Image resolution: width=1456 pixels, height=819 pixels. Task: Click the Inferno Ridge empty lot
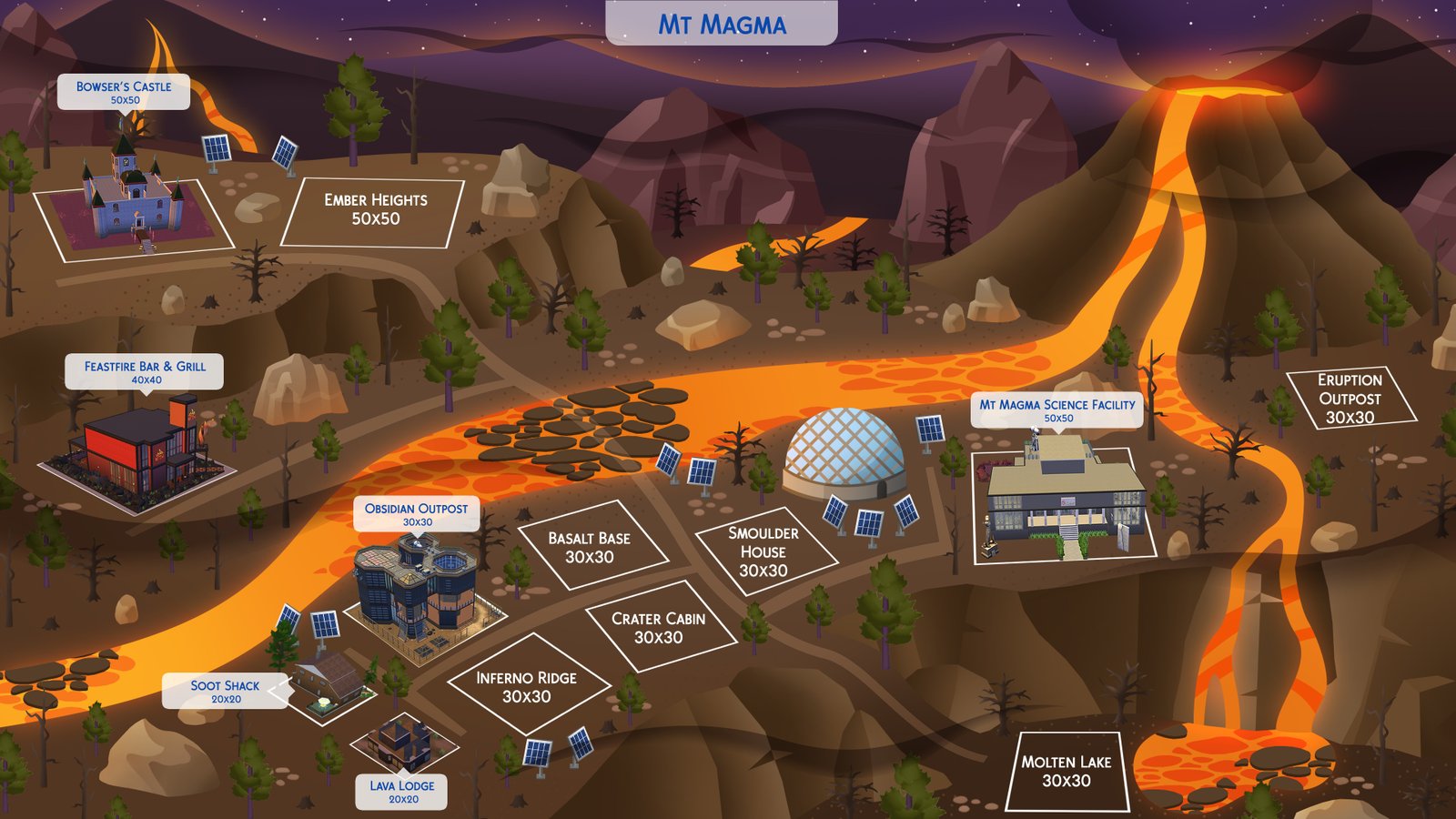tap(526, 687)
